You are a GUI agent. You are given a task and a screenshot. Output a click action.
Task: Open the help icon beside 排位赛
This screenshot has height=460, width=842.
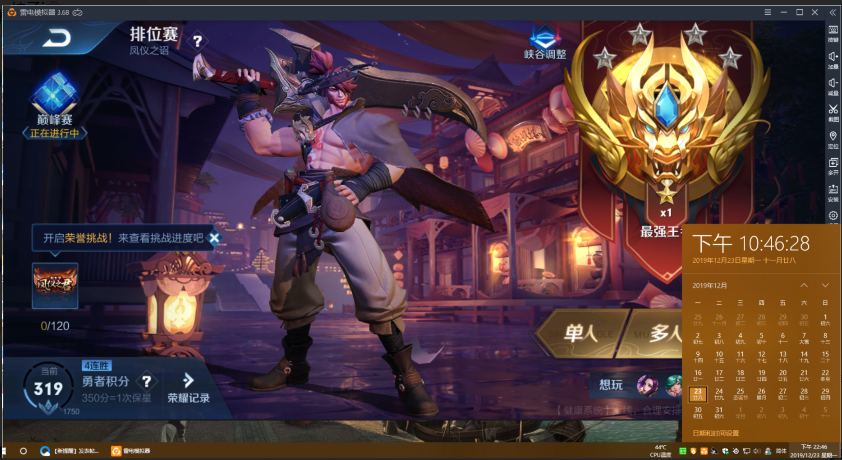tap(197, 41)
